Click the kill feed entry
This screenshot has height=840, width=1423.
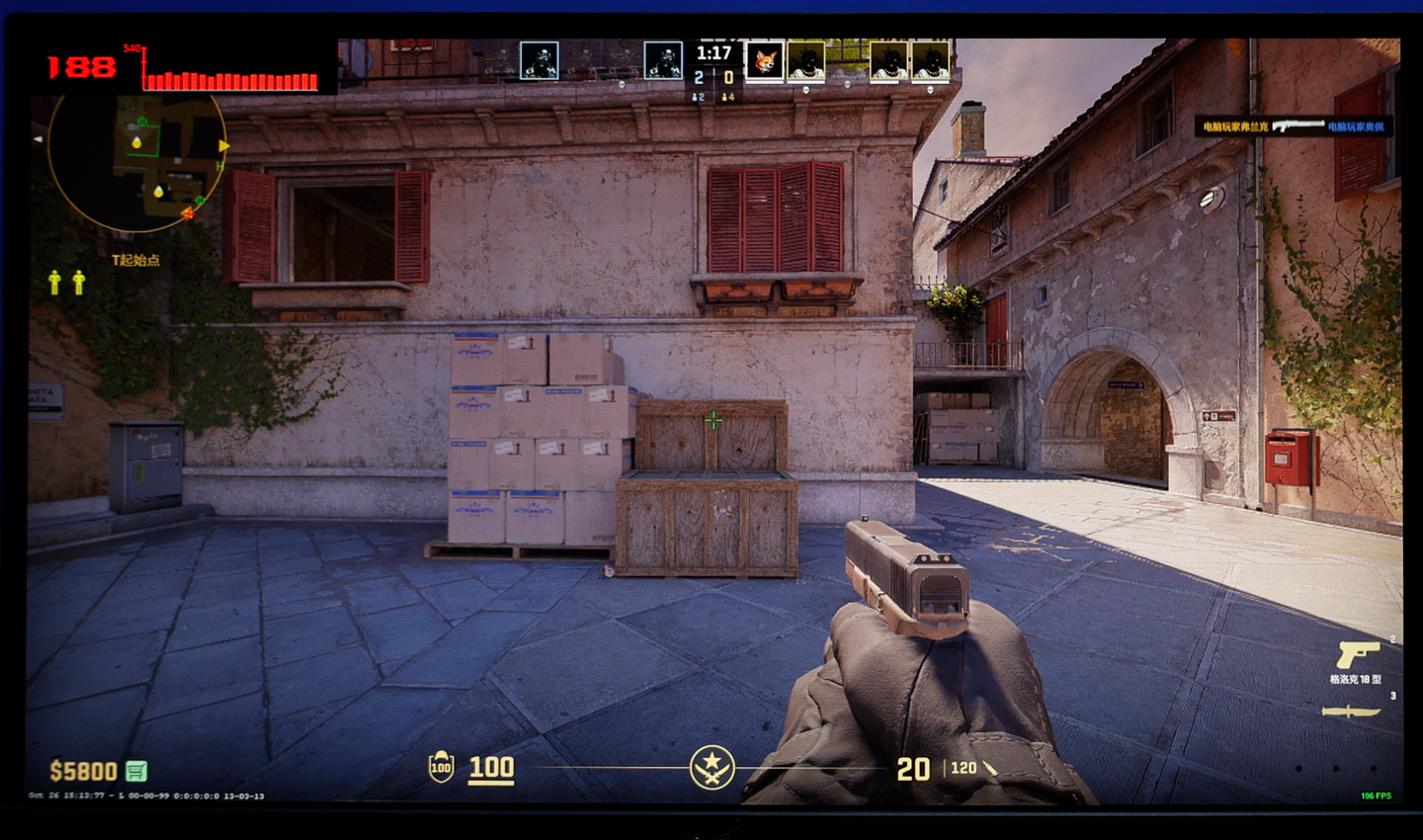pos(1295,126)
